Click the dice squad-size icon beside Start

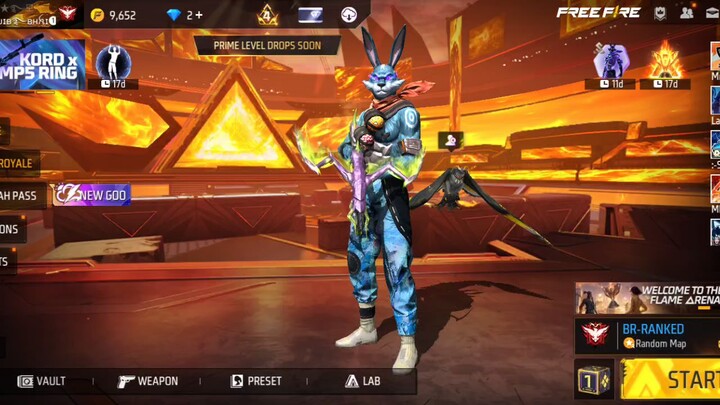pyautogui.click(x=594, y=380)
